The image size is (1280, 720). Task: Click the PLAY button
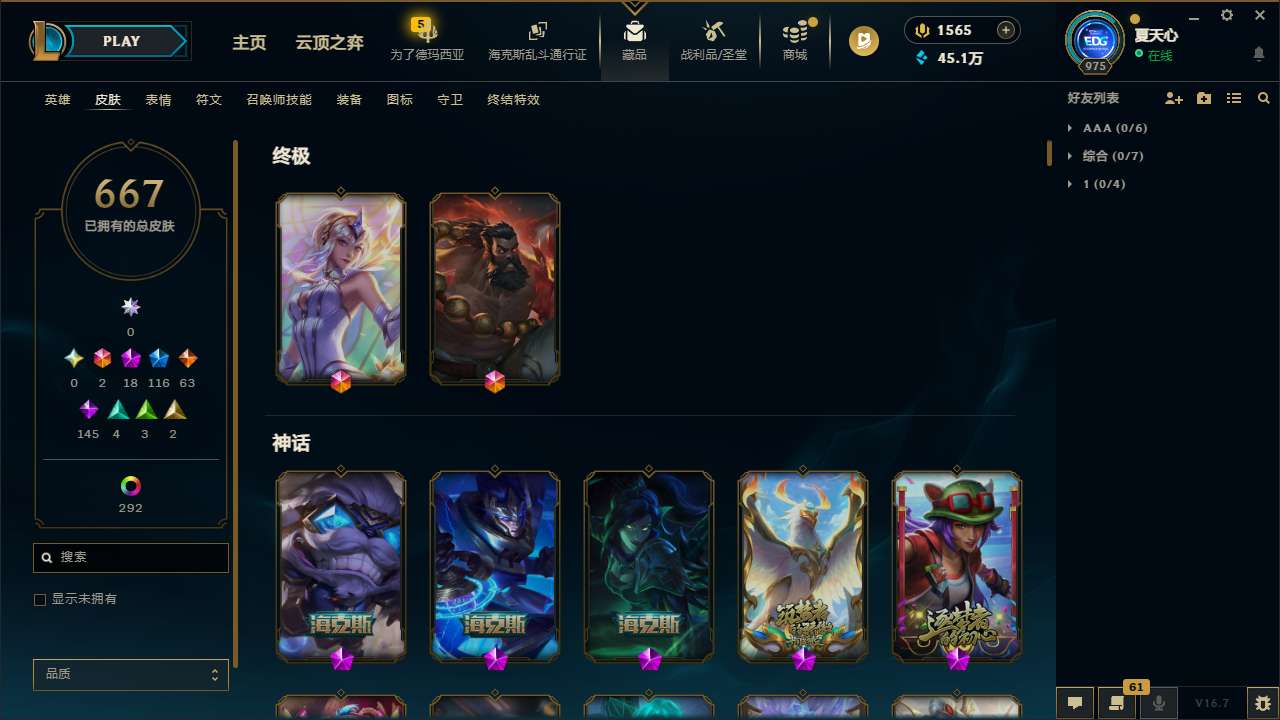[120, 41]
